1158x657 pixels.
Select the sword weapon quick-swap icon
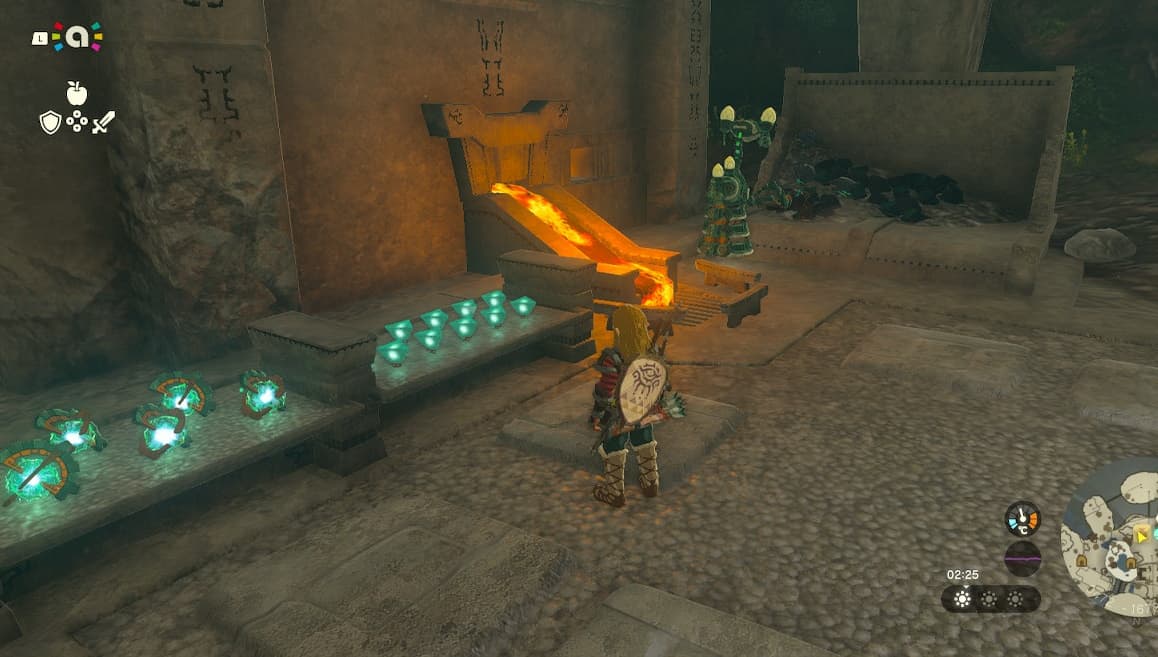pyautogui.click(x=103, y=122)
